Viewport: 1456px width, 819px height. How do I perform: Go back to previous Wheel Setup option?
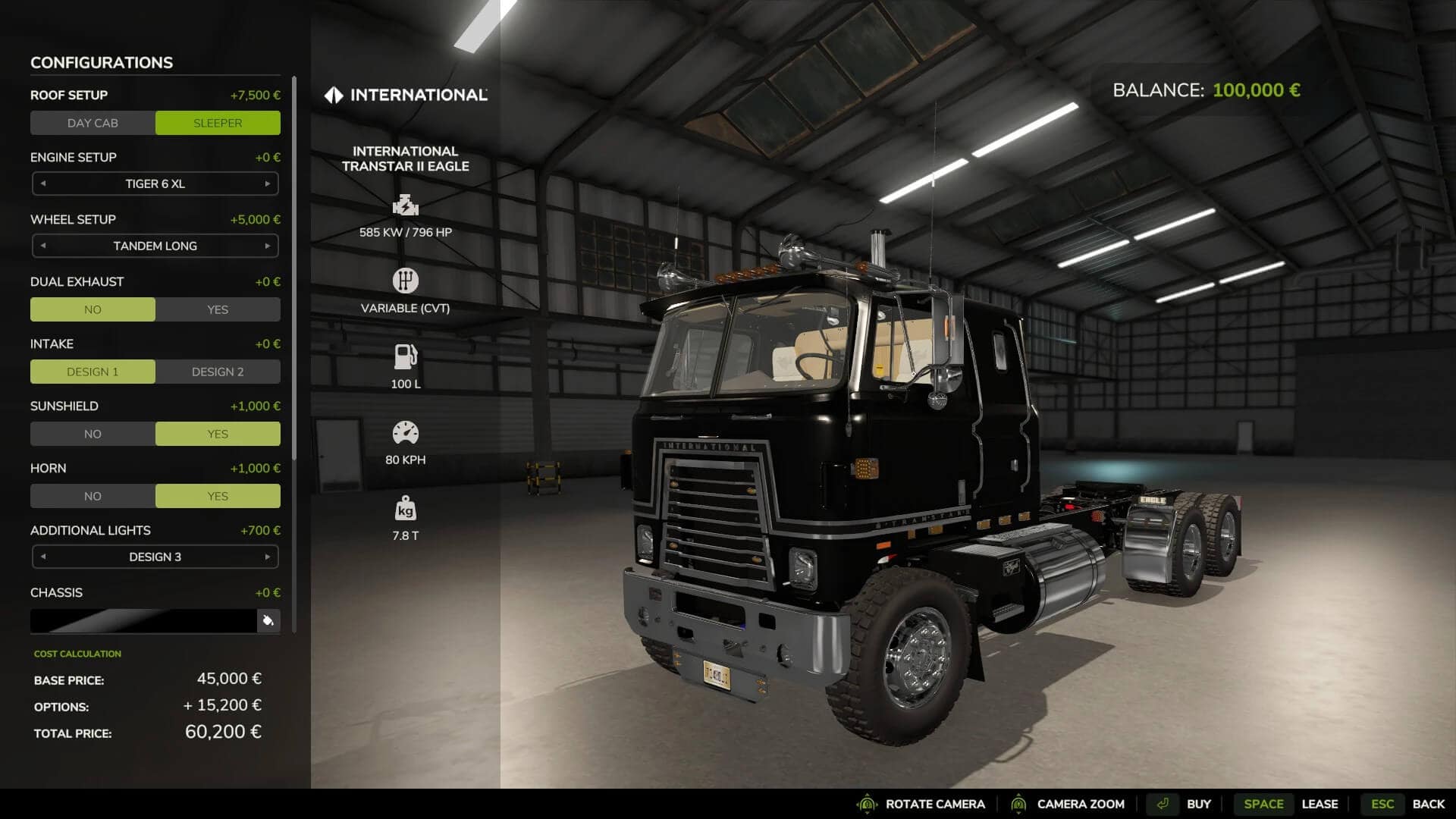point(43,246)
